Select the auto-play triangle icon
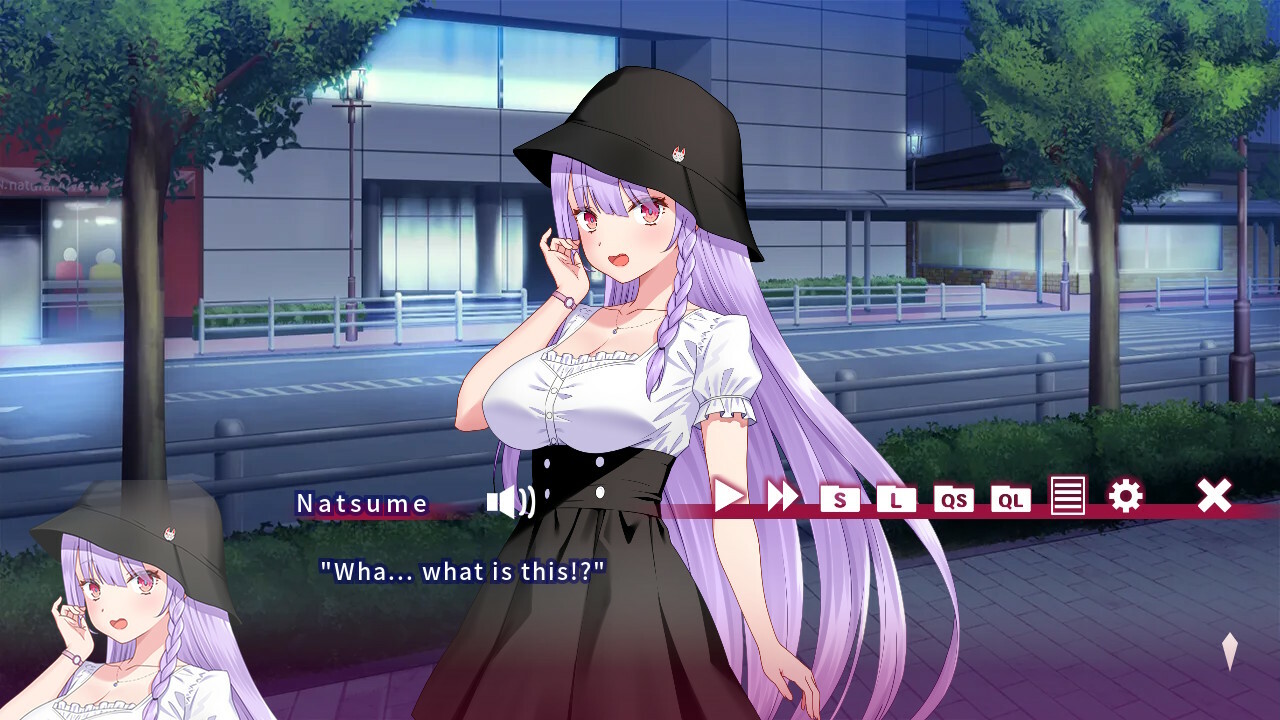The height and width of the screenshot is (720, 1280). pos(728,496)
